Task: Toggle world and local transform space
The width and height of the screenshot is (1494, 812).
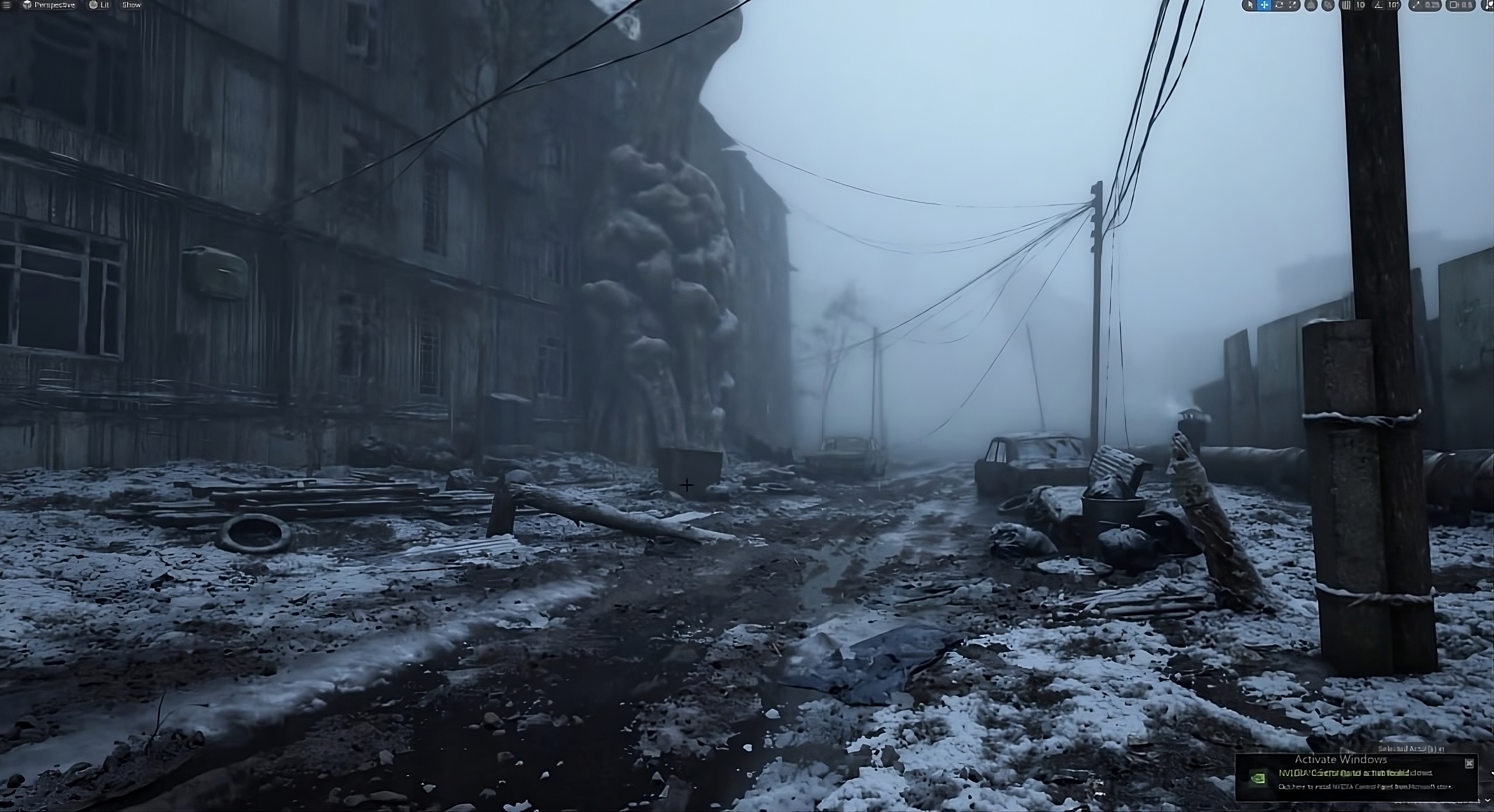Action: click(1310, 5)
